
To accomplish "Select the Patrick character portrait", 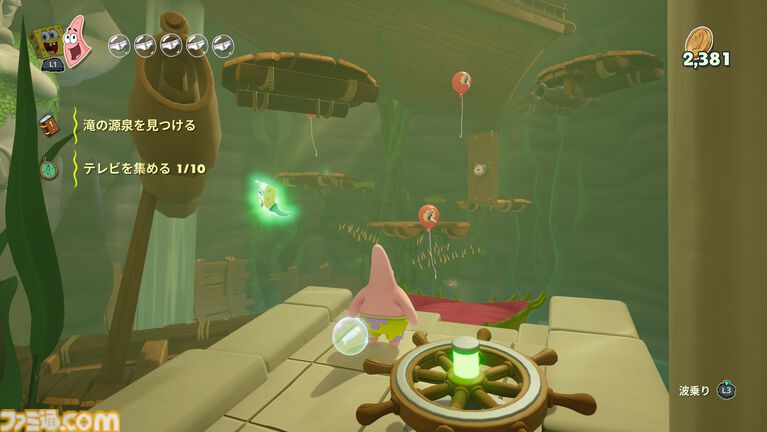I will [x=77, y=40].
